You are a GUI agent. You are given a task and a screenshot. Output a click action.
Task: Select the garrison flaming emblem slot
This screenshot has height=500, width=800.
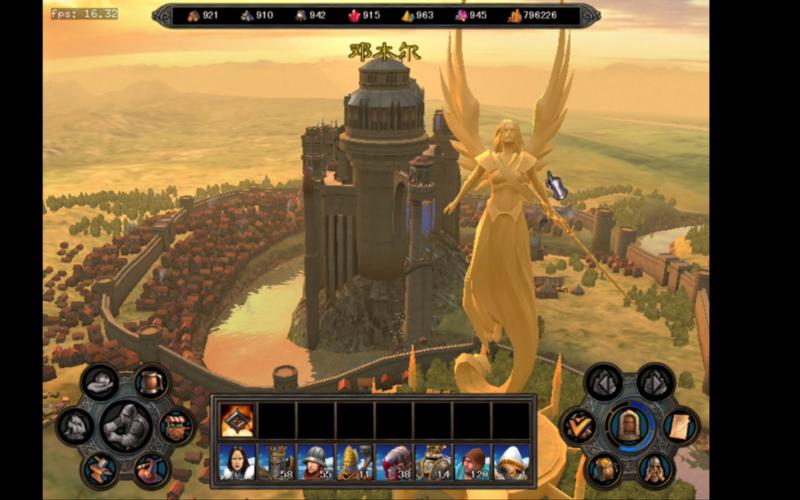[237, 420]
